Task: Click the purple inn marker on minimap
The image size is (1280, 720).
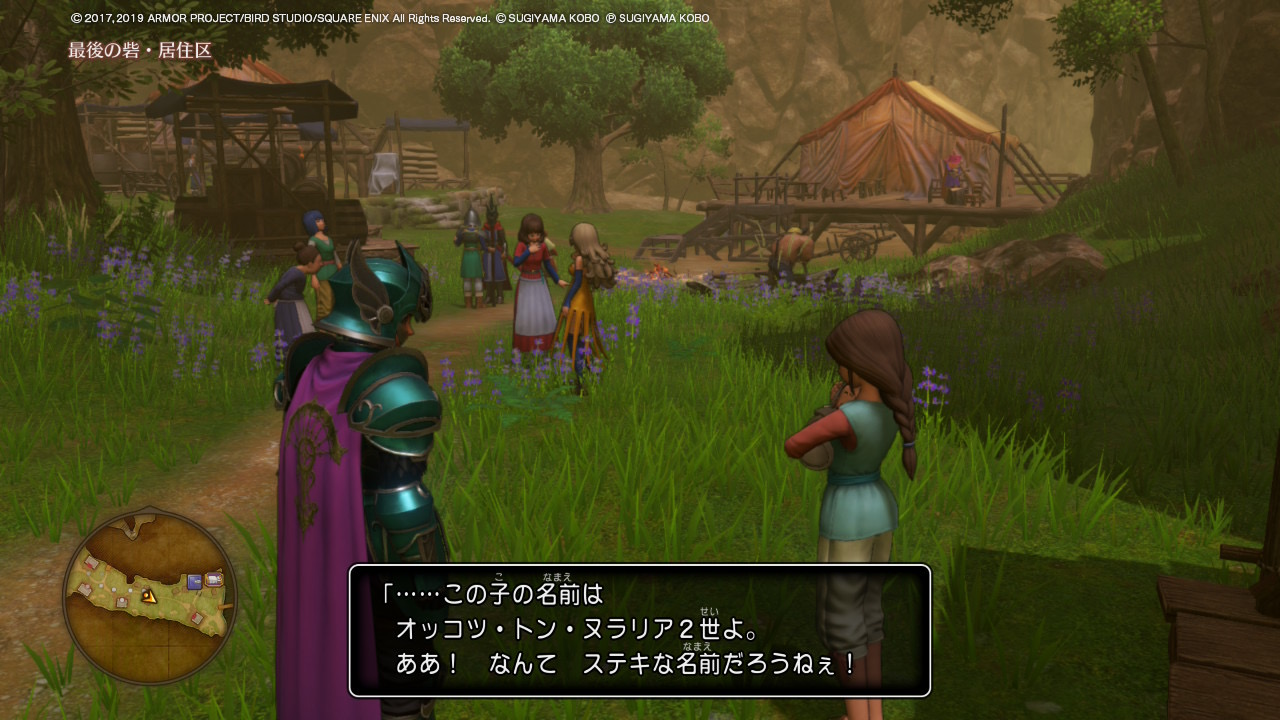Action: click(214, 580)
